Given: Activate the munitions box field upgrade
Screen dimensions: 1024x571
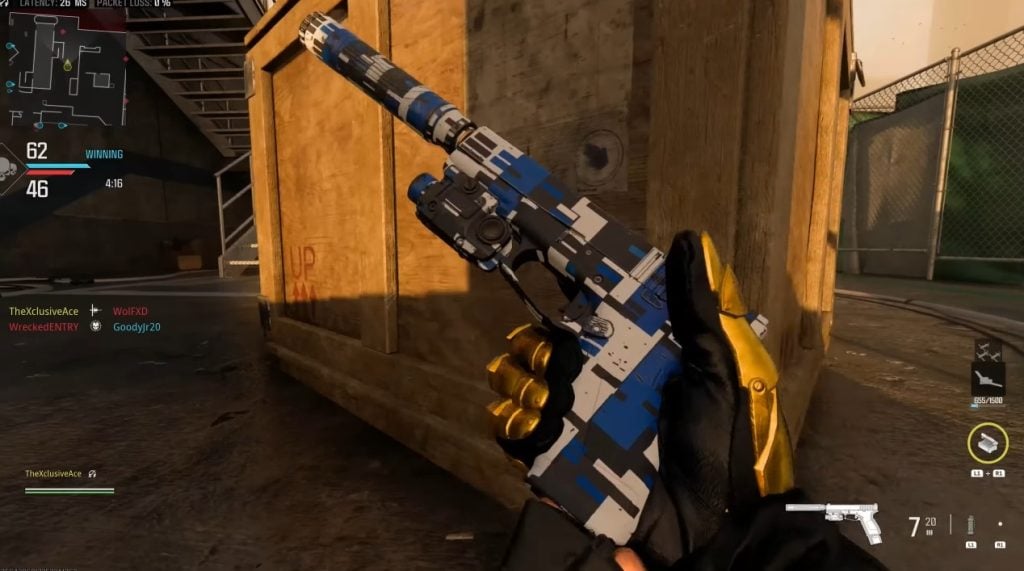Looking at the screenshot, I should (x=987, y=443).
